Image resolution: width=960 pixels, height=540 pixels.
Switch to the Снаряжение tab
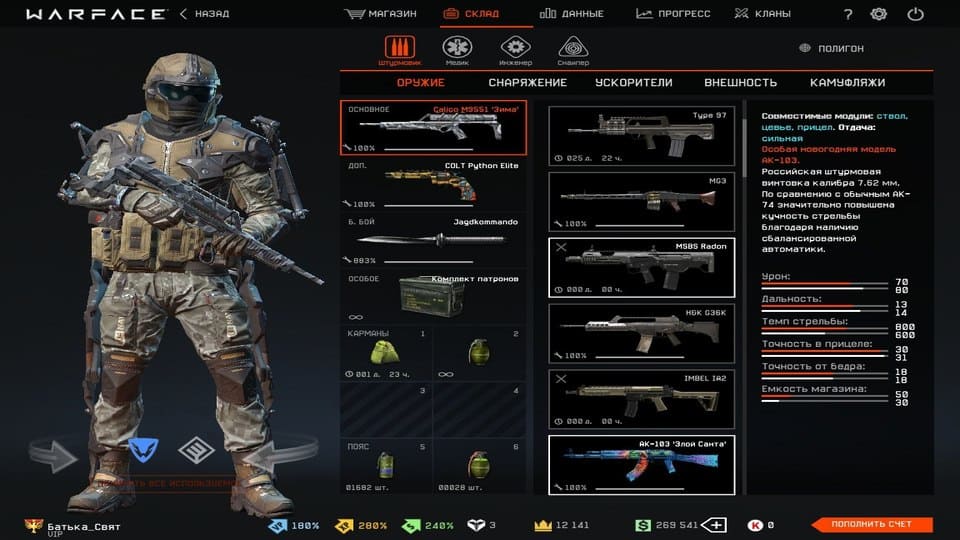[x=527, y=83]
